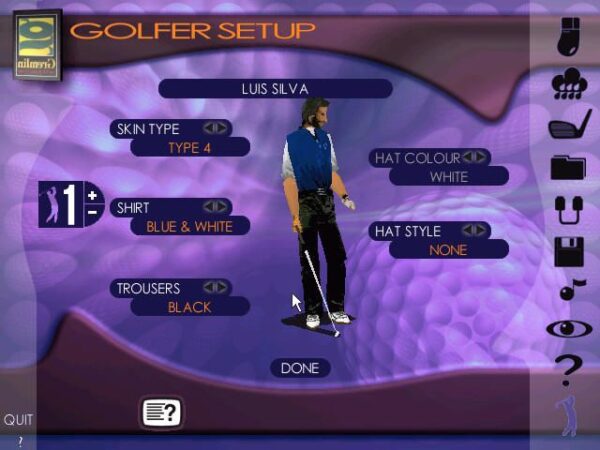Switch hat style using left arrow
Viewport: 600px width, 450px height.
468,230
